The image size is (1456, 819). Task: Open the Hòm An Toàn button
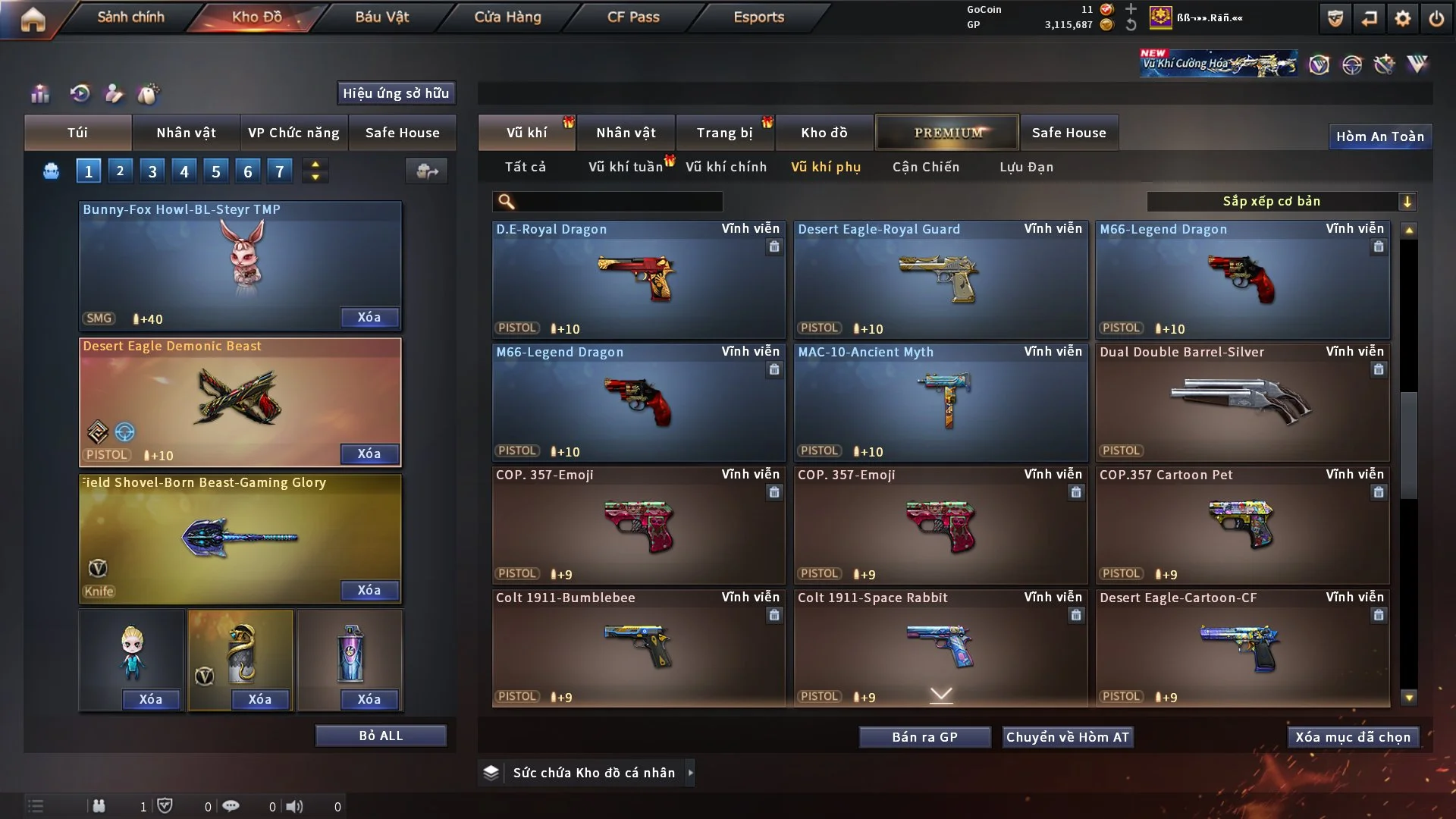1379,136
